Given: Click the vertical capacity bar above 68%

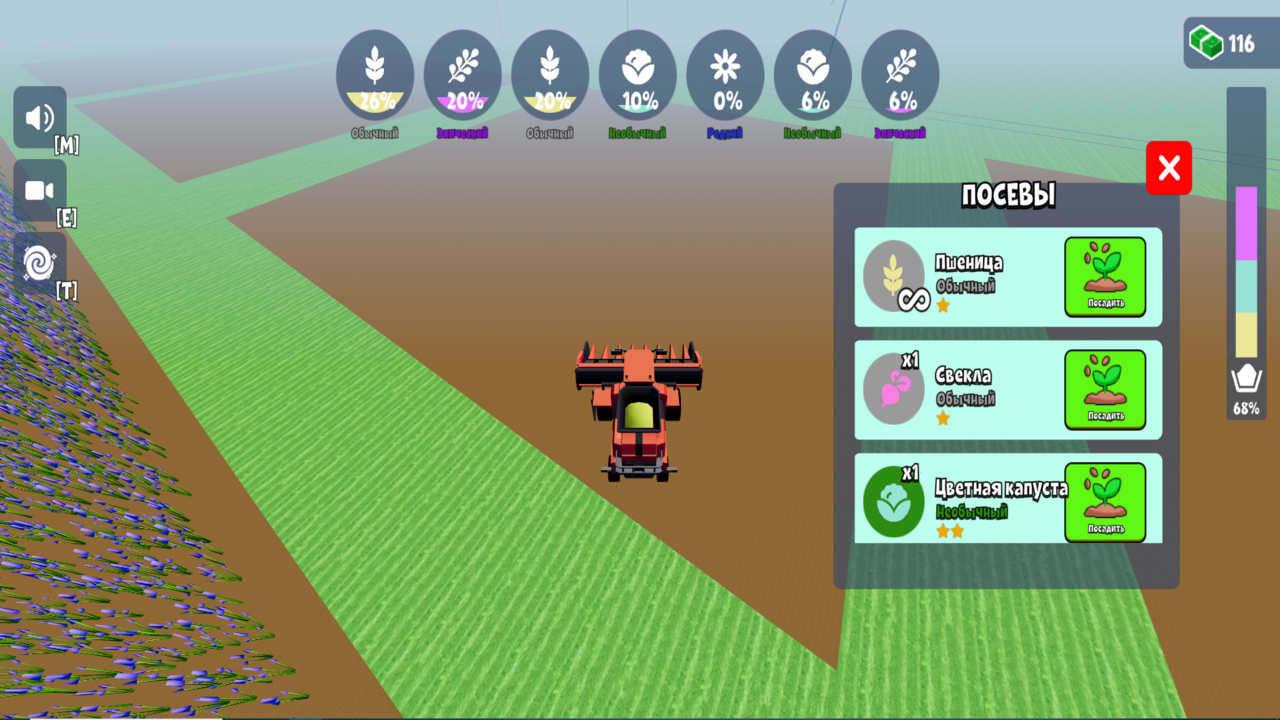Looking at the screenshot, I should coord(1245,270).
